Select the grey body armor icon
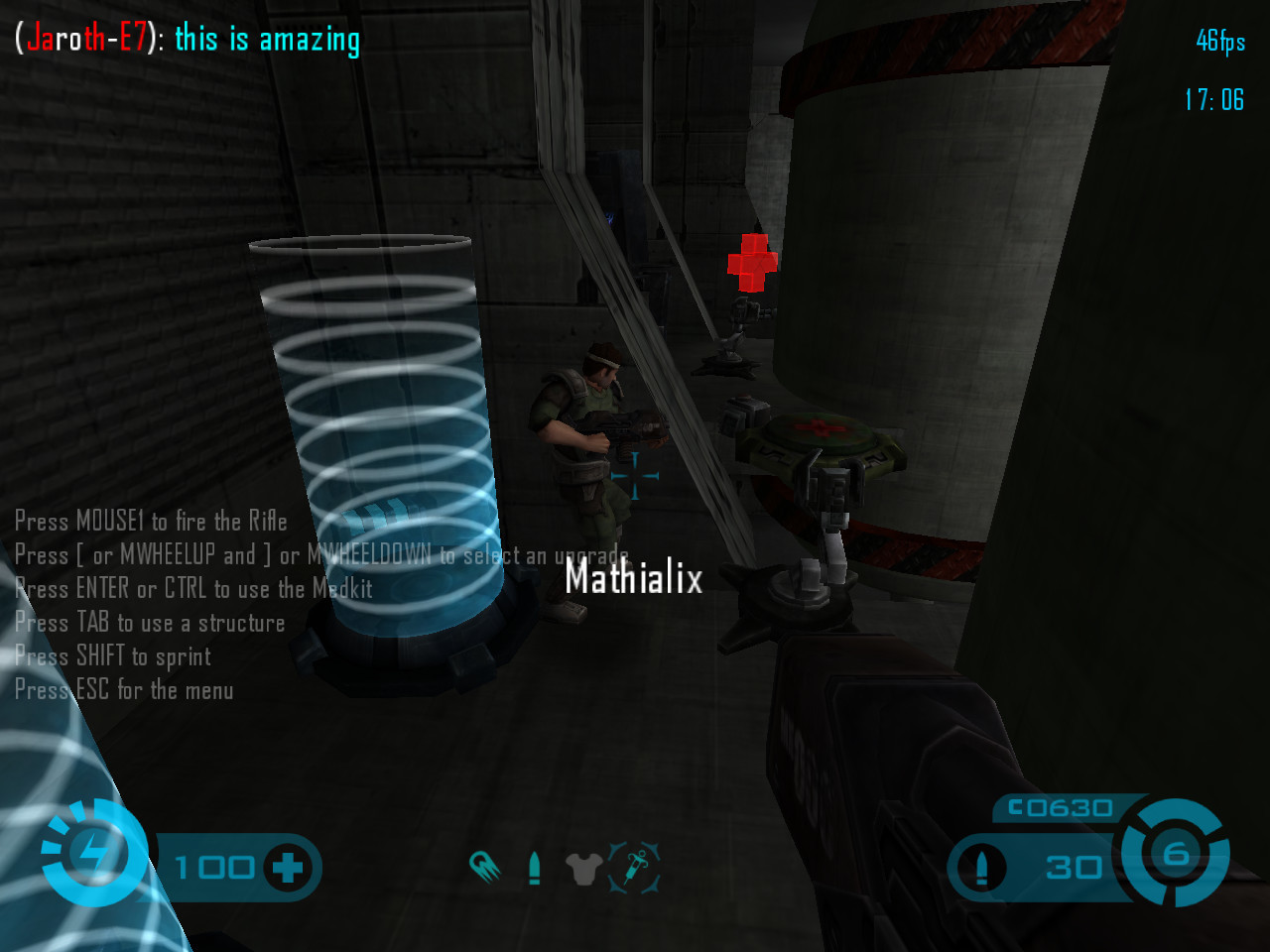 [x=584, y=869]
